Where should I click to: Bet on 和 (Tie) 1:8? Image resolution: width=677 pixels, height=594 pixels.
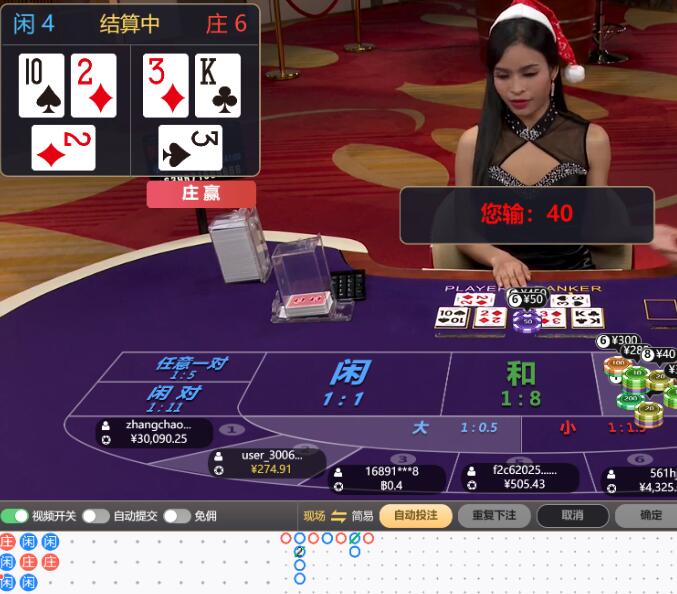point(520,384)
